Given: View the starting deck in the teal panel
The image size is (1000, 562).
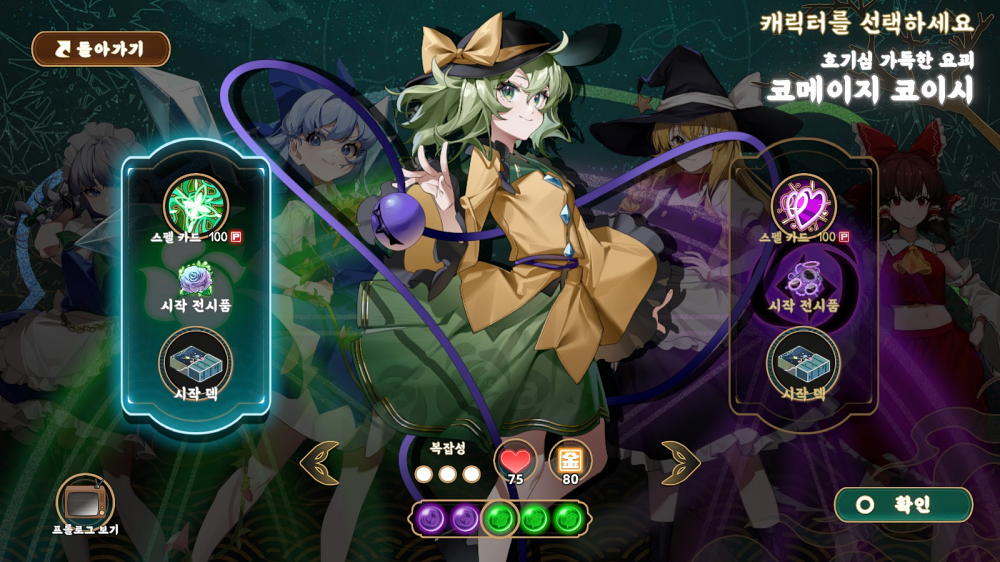Looking at the screenshot, I should pos(196,359).
